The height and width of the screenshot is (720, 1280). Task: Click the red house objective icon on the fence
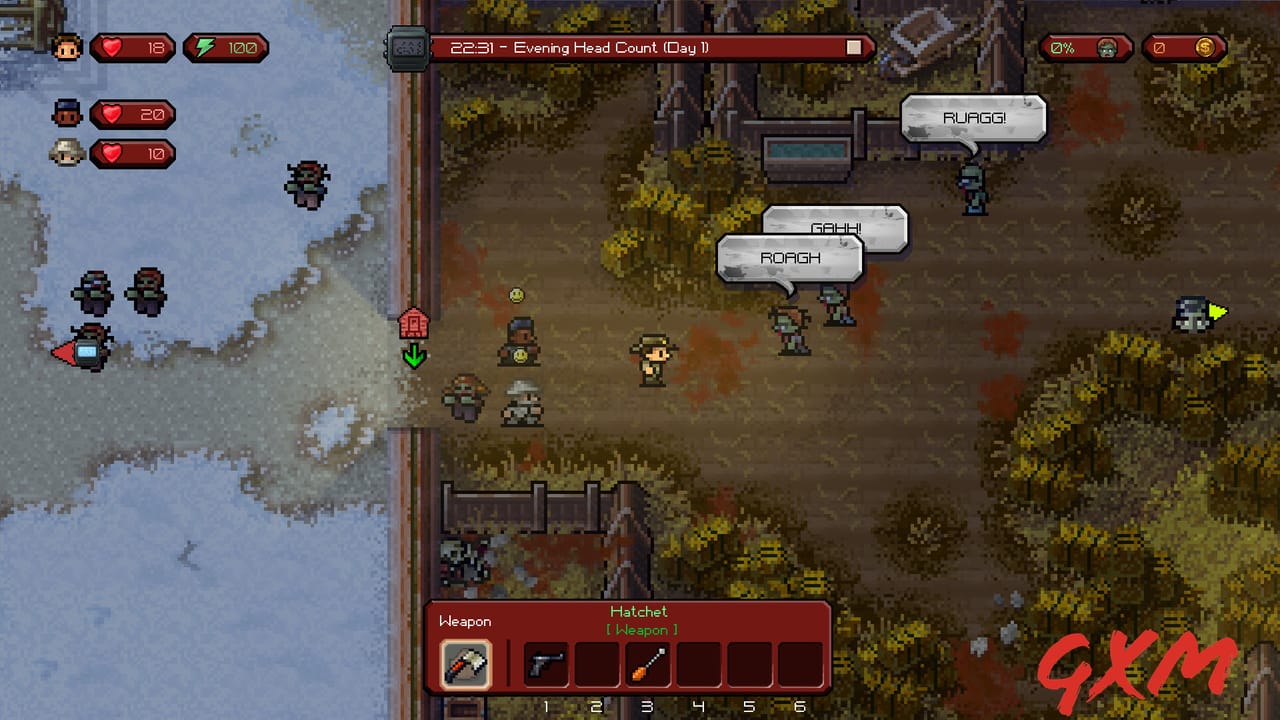click(413, 323)
